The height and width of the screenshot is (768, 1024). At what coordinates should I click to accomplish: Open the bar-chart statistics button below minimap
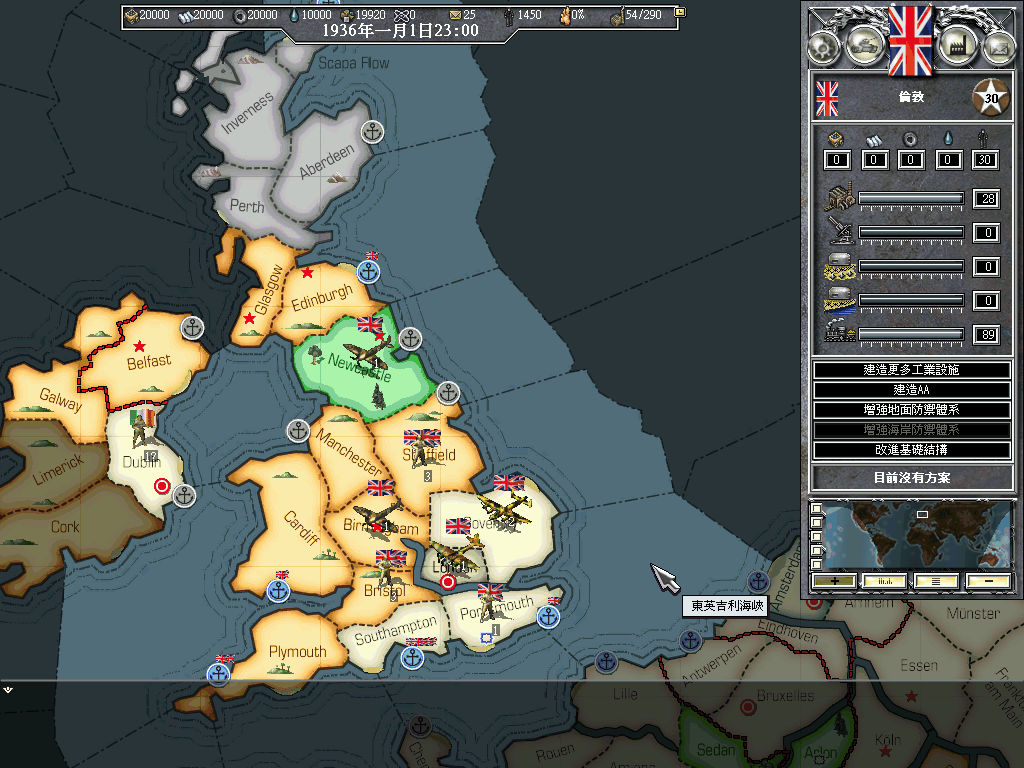point(885,581)
